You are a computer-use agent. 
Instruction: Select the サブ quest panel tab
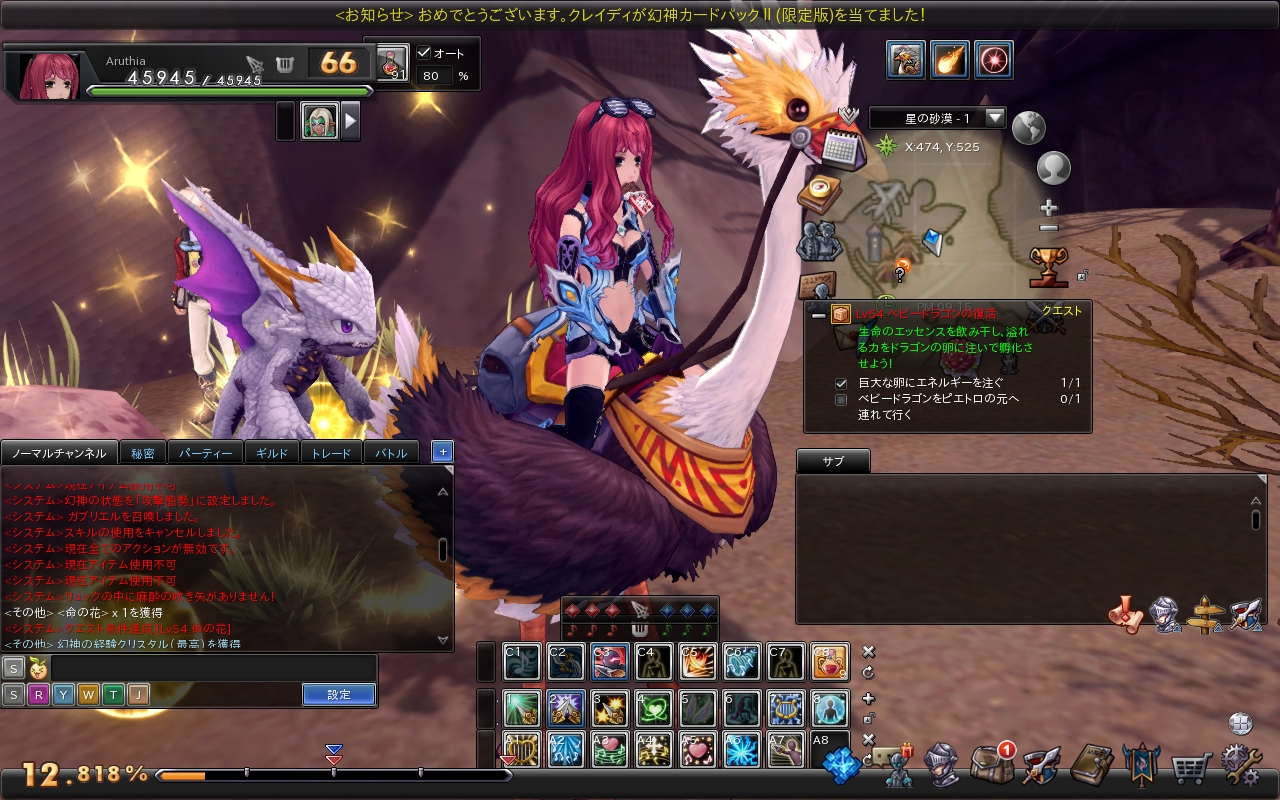pos(833,462)
